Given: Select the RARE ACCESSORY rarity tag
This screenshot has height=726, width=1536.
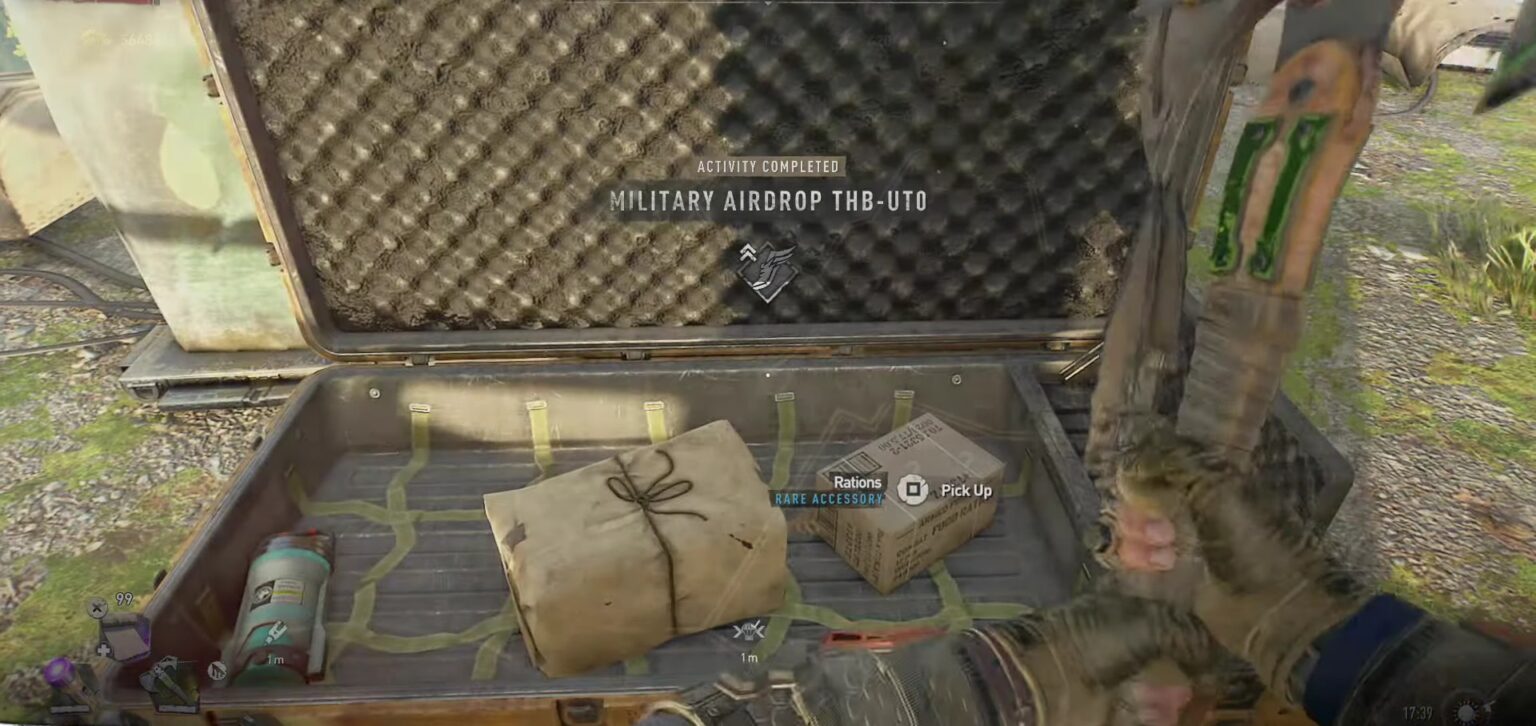Looking at the screenshot, I should click(x=831, y=497).
